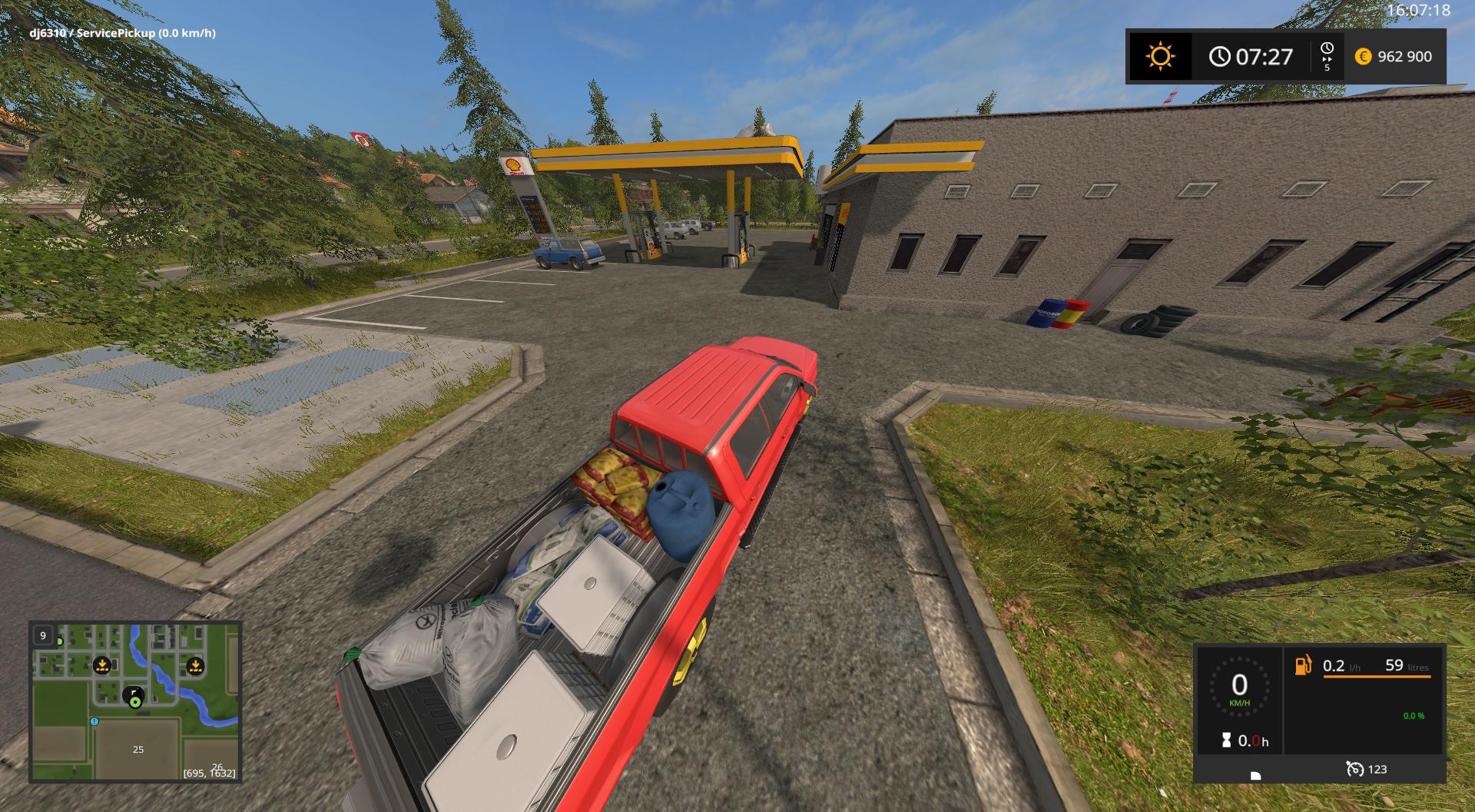
Task: Click the number 9 badge on minimap
Action: (43, 635)
